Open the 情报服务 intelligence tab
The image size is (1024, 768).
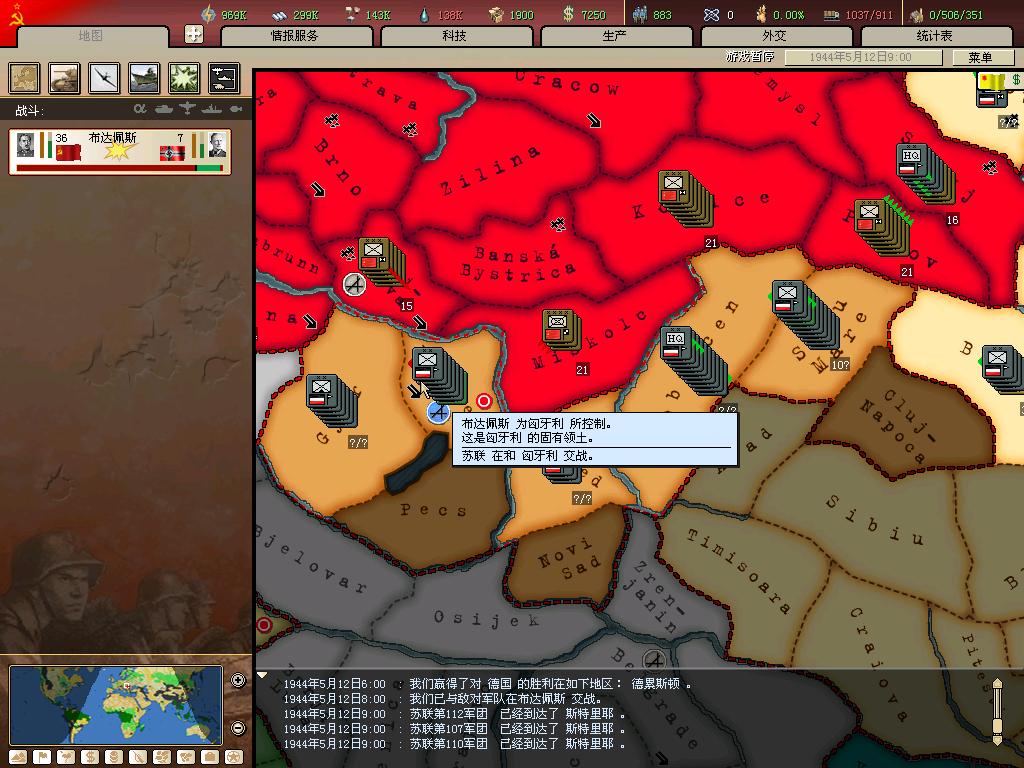[x=295, y=36]
